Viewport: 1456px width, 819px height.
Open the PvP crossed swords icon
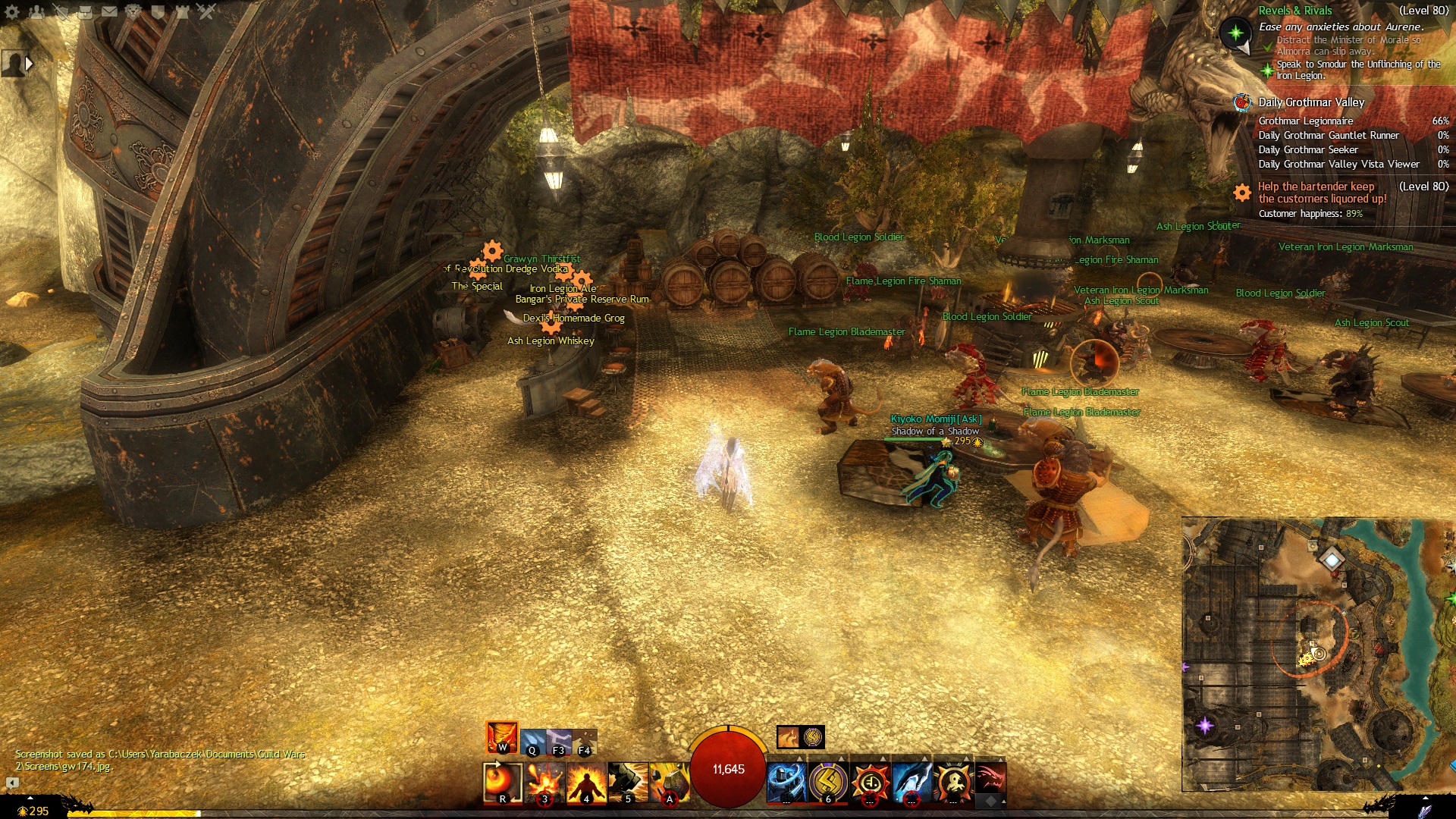point(206,11)
